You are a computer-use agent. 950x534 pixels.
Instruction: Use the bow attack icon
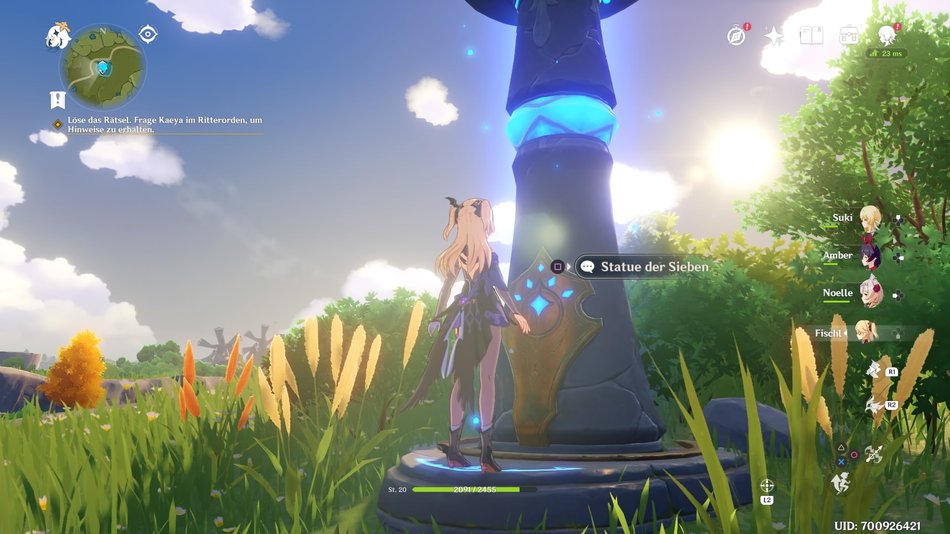[x=874, y=454]
